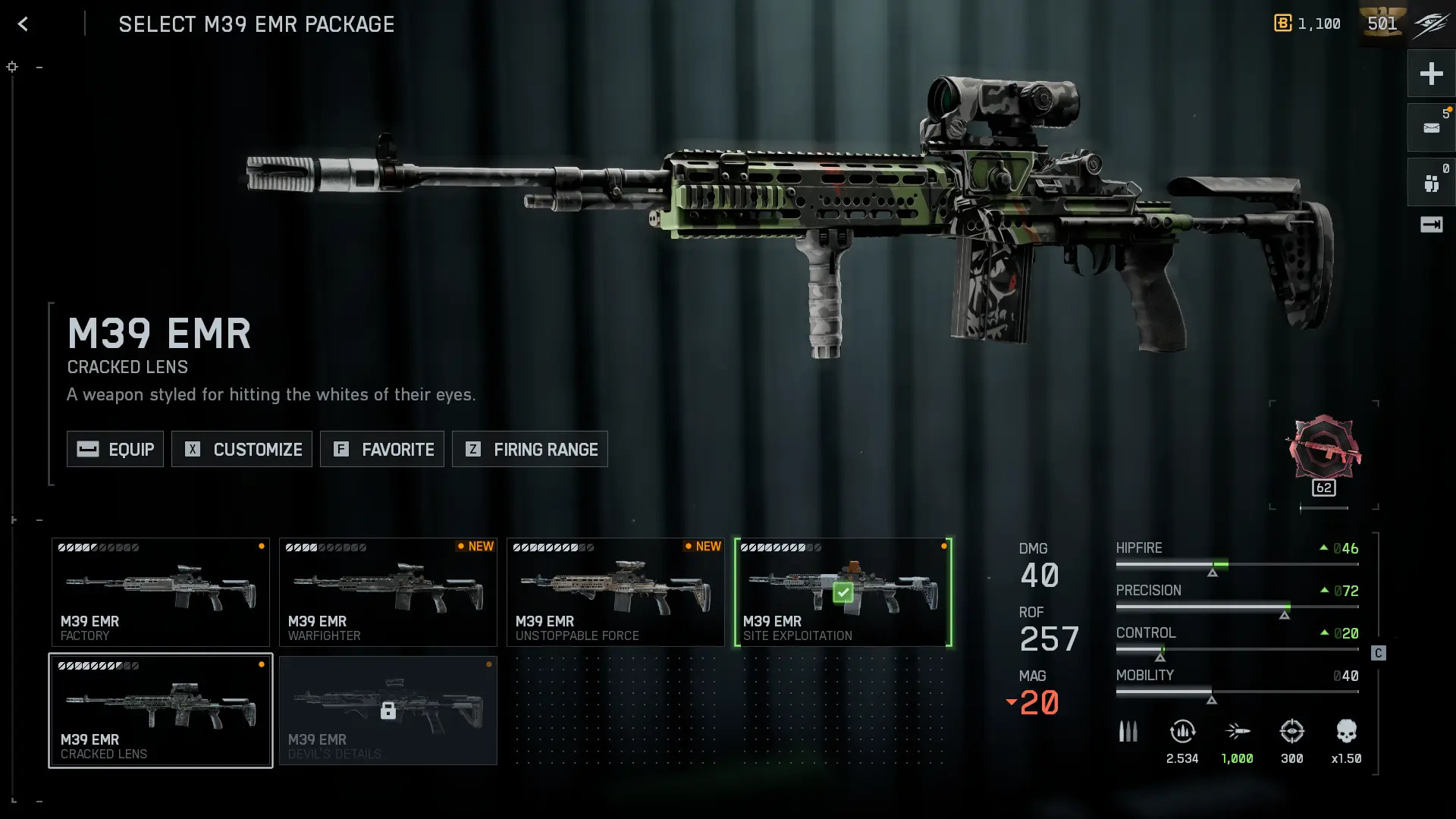Select the Unstoppable Force package tile
The height and width of the screenshot is (819, 1456).
coord(616,592)
